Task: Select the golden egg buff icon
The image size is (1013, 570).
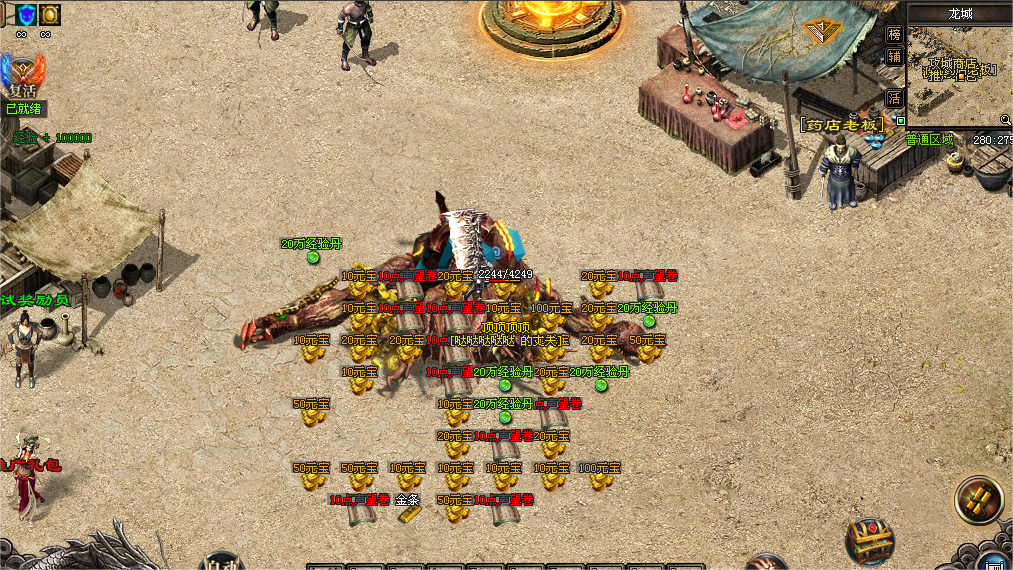Action: point(49,14)
